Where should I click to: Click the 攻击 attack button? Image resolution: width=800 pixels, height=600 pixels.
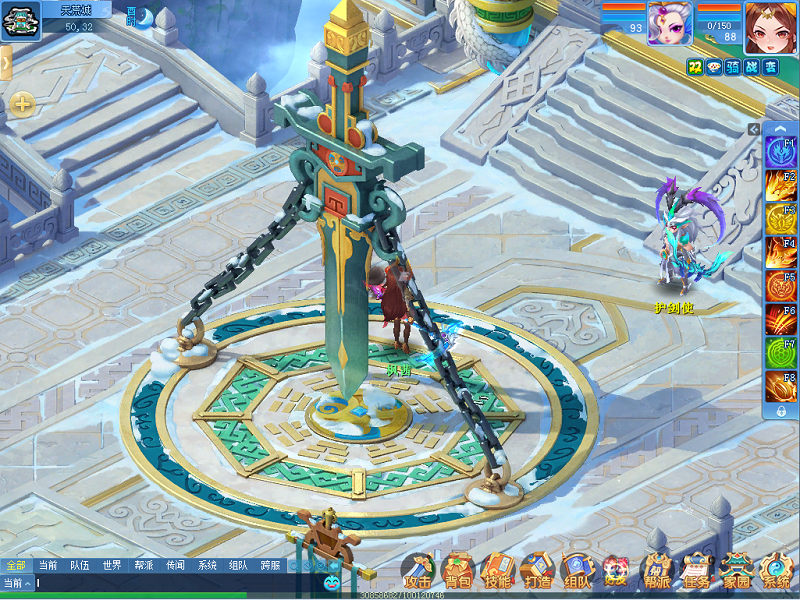(x=418, y=571)
